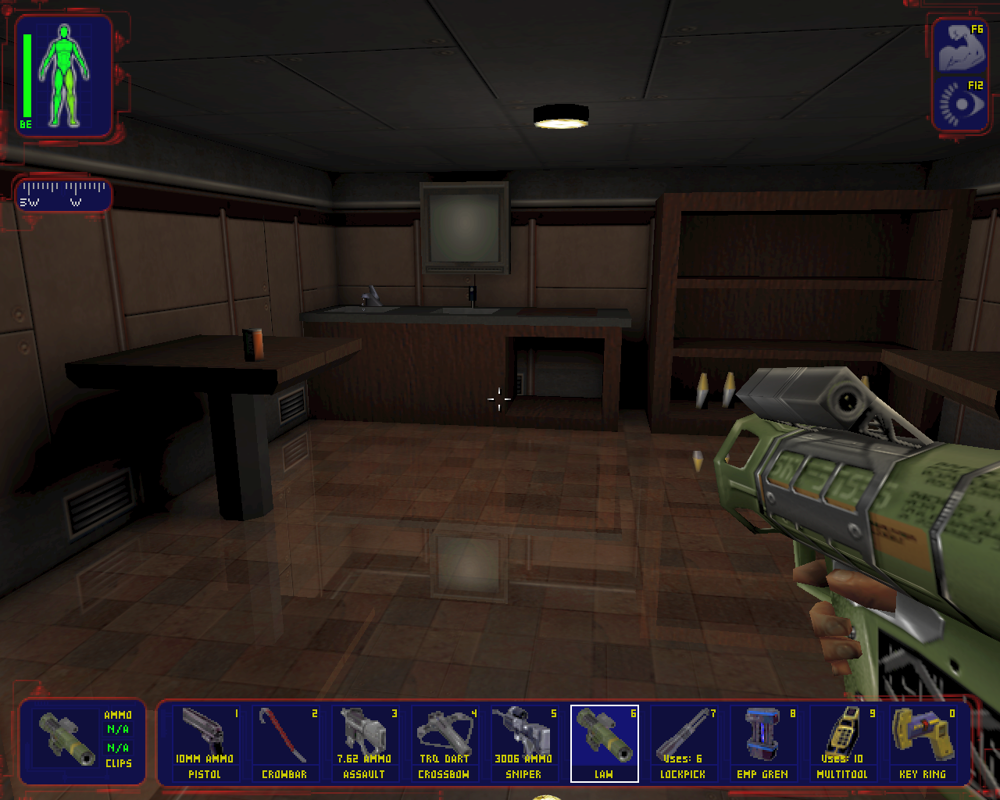The height and width of the screenshot is (800, 1000).
Task: Choose the multitool belt slot
Action: click(x=842, y=743)
